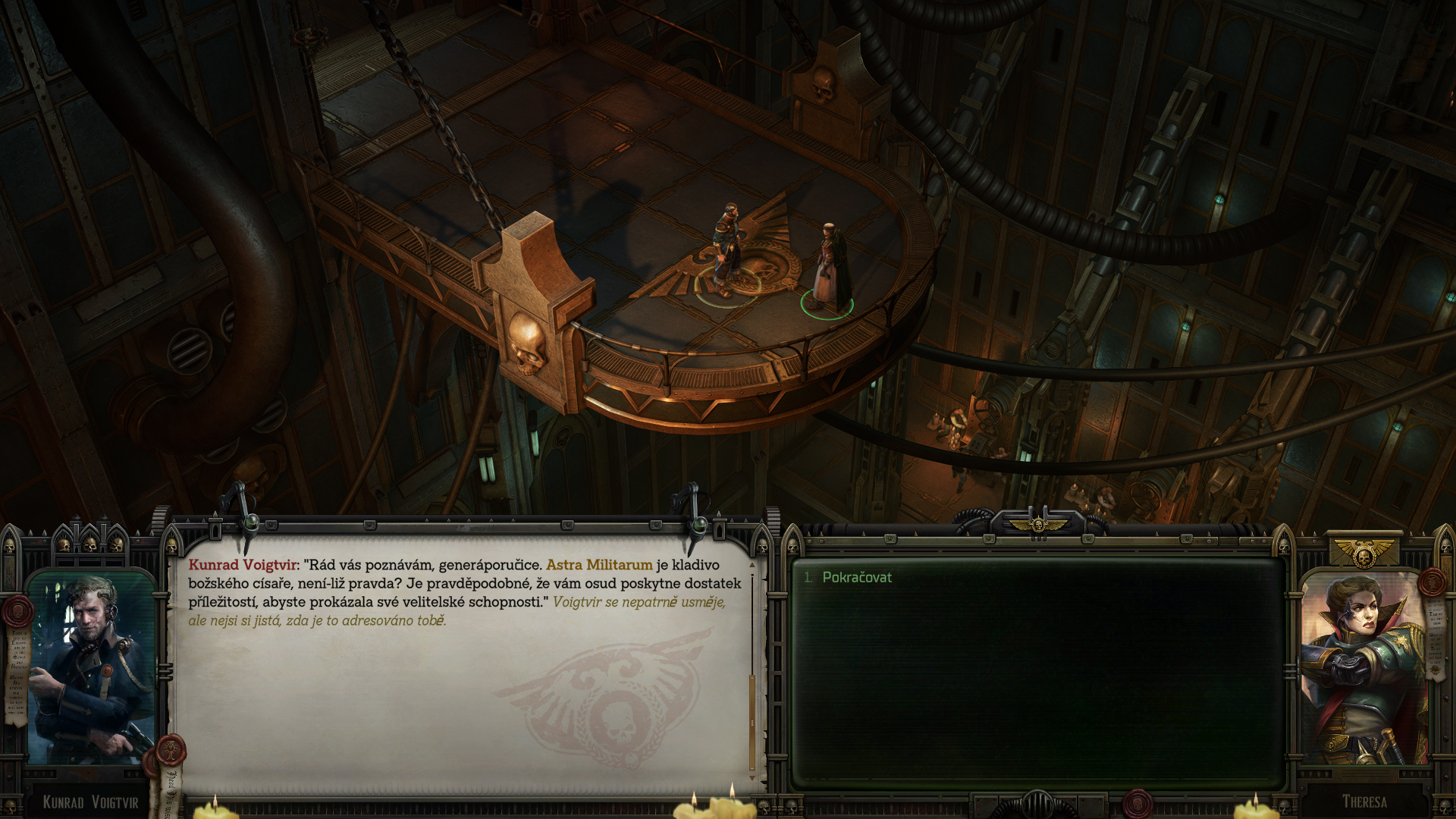The image size is (1456, 819).
Task: Choose the "Pokračovat" dialogue option
Action: click(857, 577)
